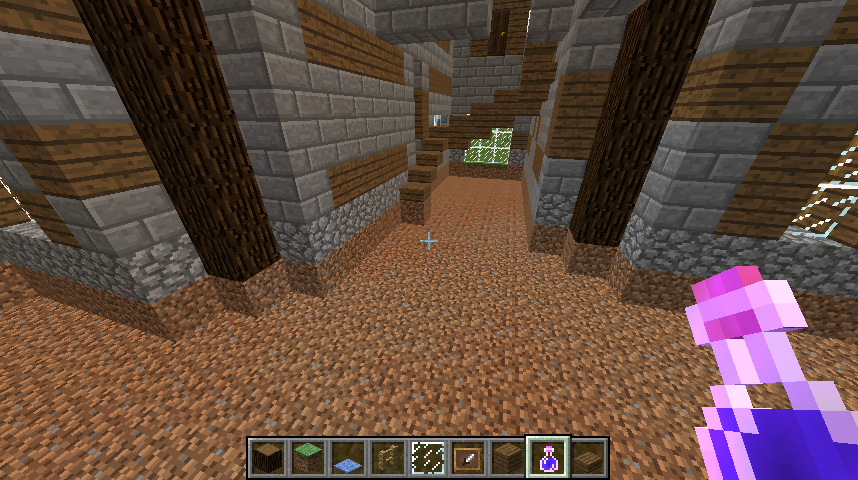Image resolution: width=858 pixels, height=480 pixels.
Task: Select the dark oak log hotbar slot
Action: [268, 457]
